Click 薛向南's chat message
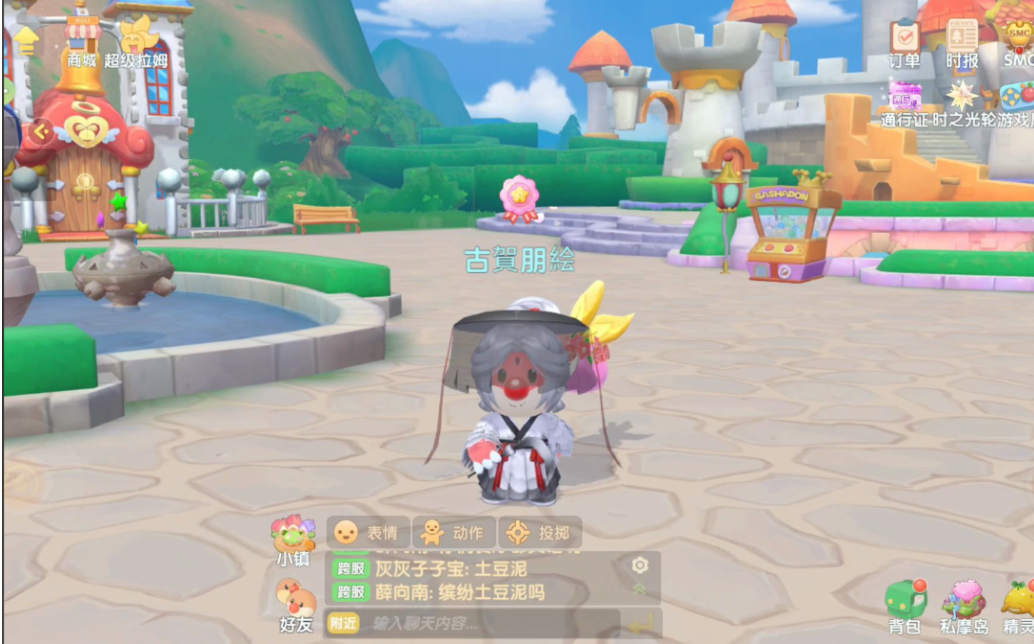 (x=458, y=592)
